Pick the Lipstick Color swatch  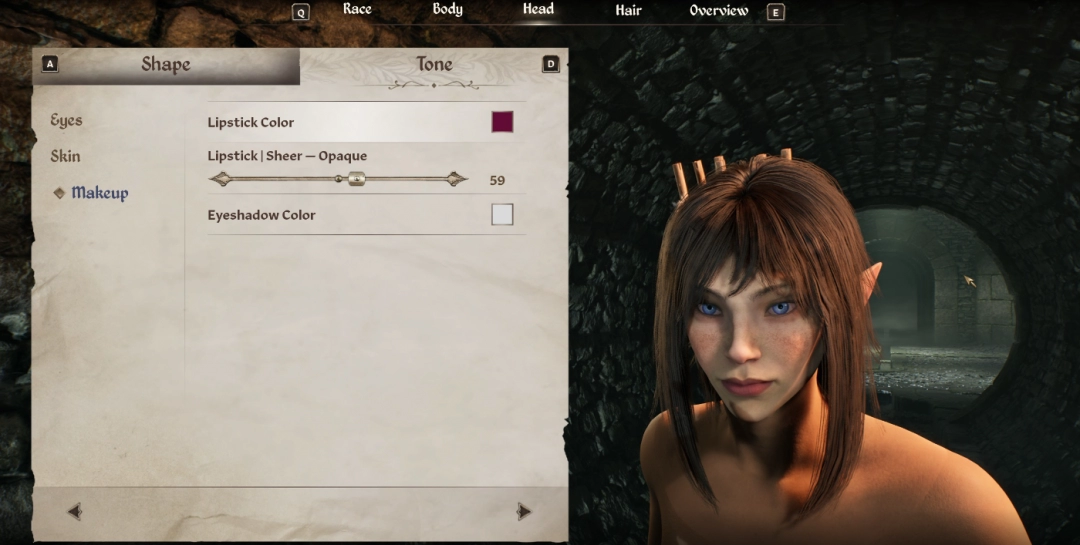[x=502, y=122]
